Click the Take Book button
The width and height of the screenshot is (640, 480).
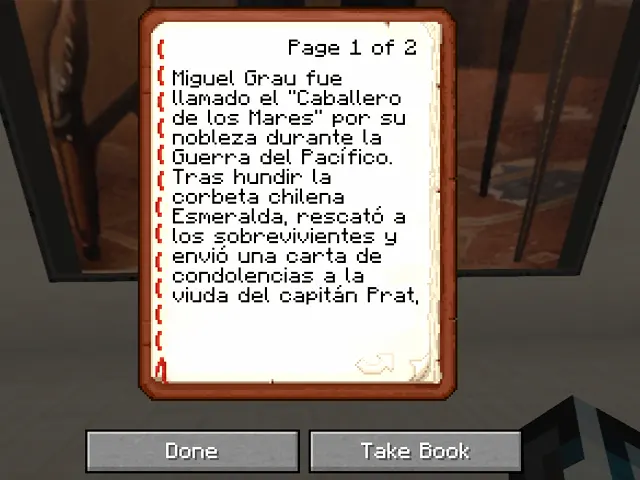tap(415, 451)
